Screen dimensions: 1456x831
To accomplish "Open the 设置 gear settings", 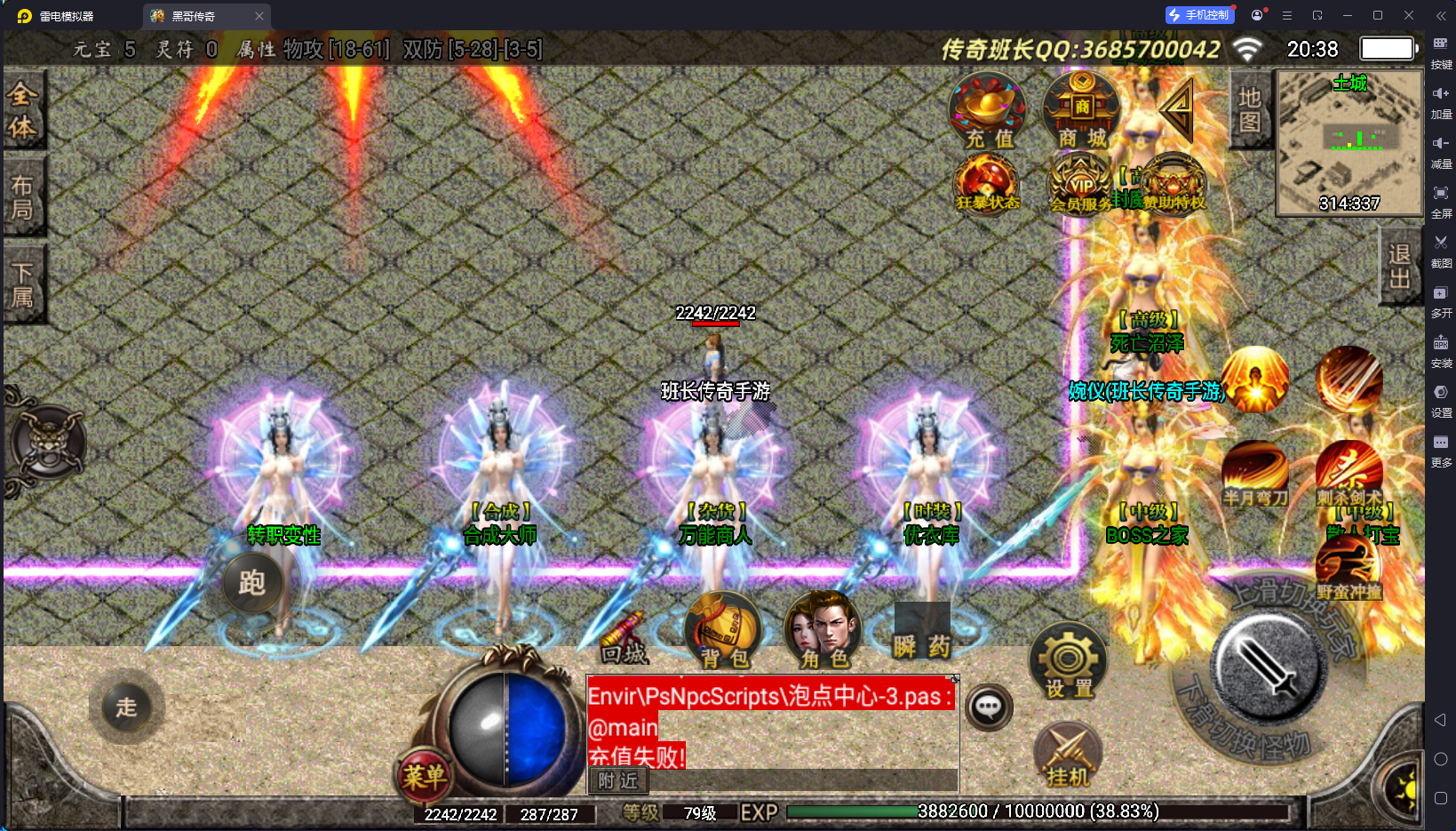I will coord(1068,661).
